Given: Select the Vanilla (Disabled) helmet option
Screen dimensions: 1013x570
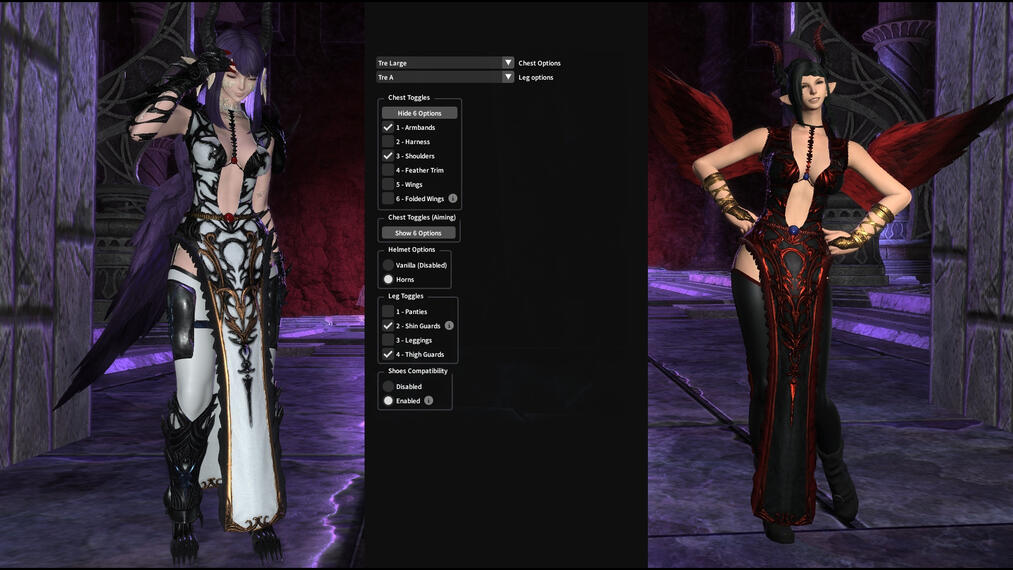Looking at the screenshot, I should tap(388, 265).
